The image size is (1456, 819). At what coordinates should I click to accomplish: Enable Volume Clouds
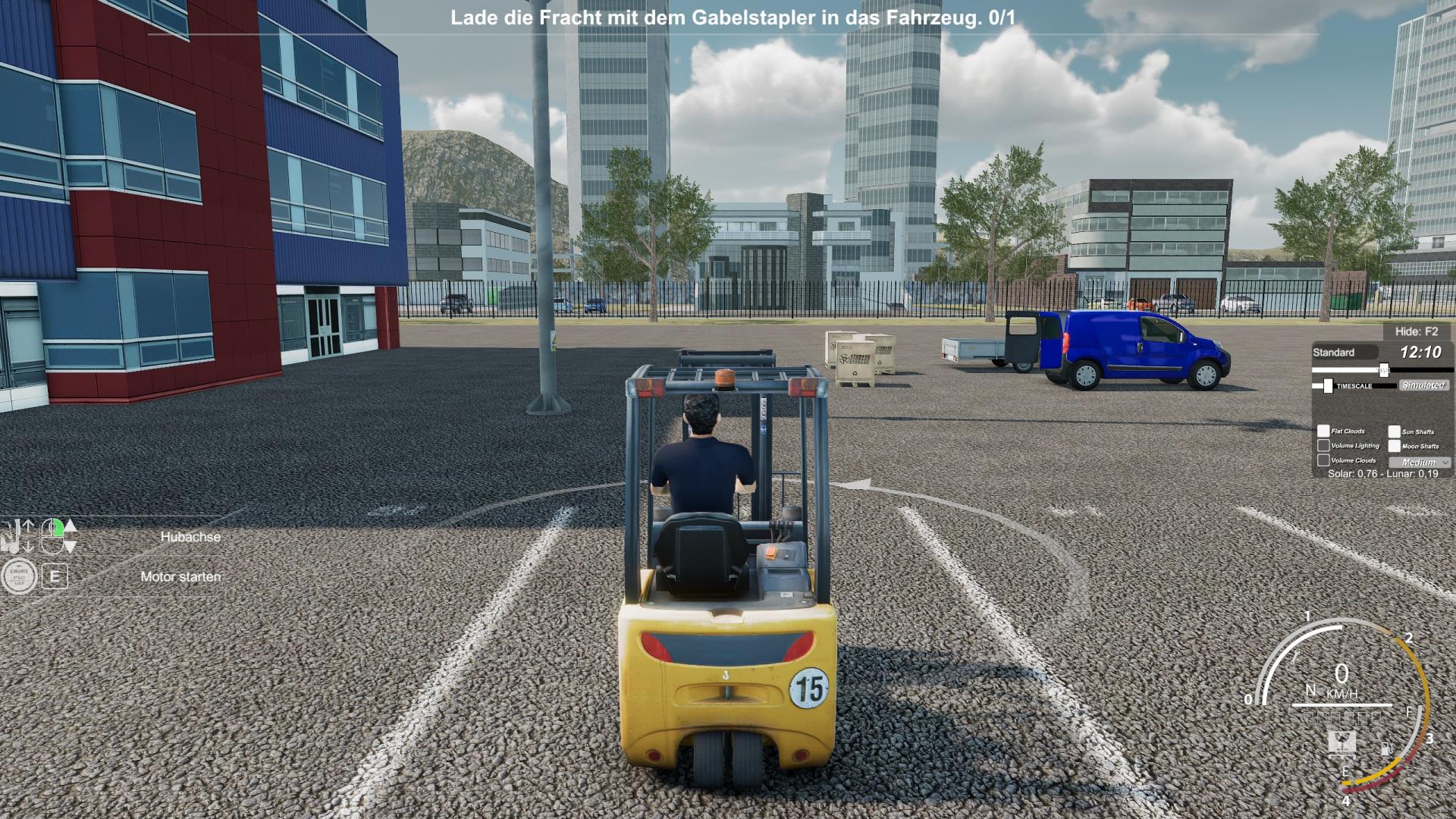pyautogui.click(x=1324, y=461)
